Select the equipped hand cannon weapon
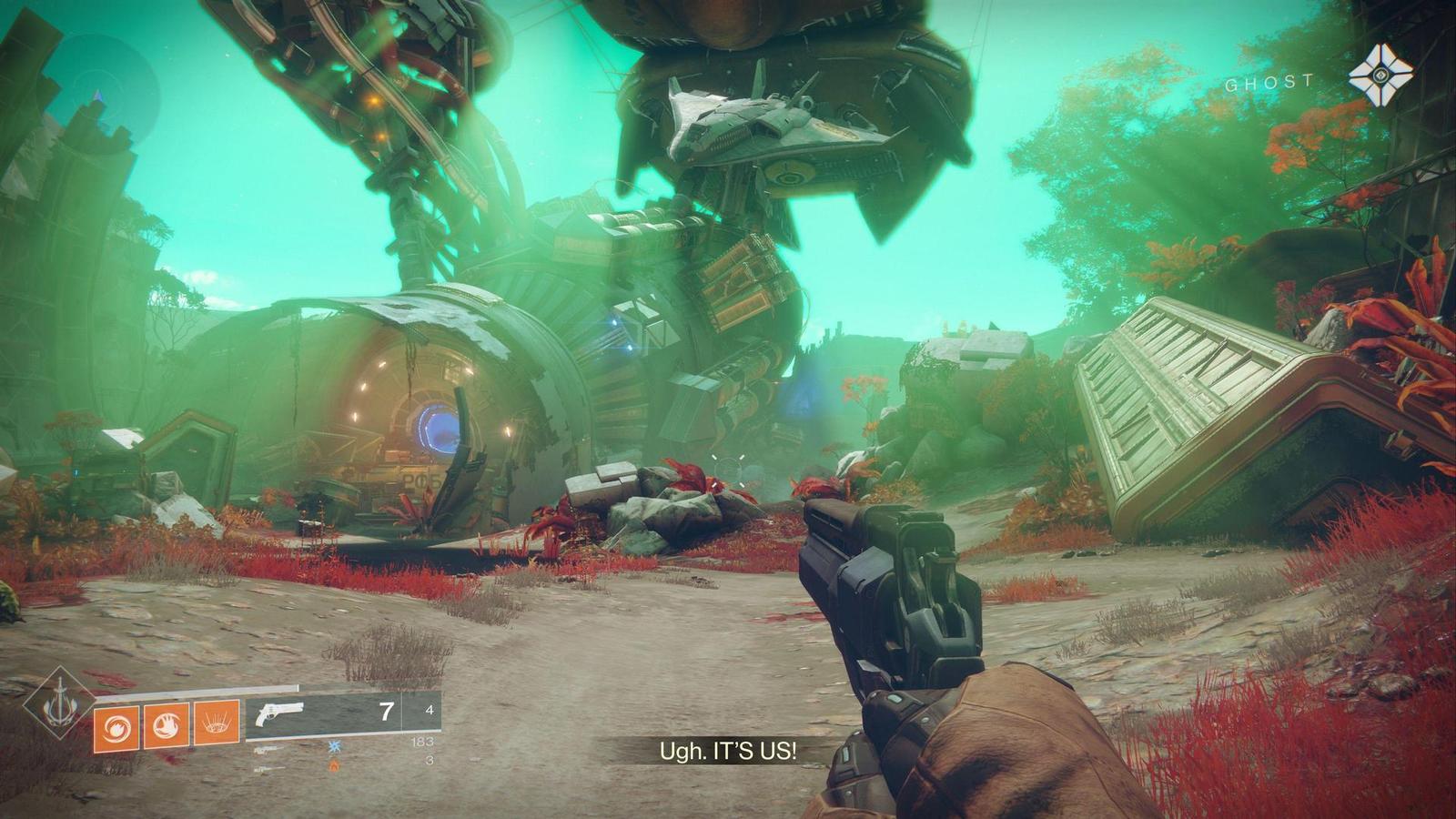1456x819 pixels. click(x=281, y=713)
